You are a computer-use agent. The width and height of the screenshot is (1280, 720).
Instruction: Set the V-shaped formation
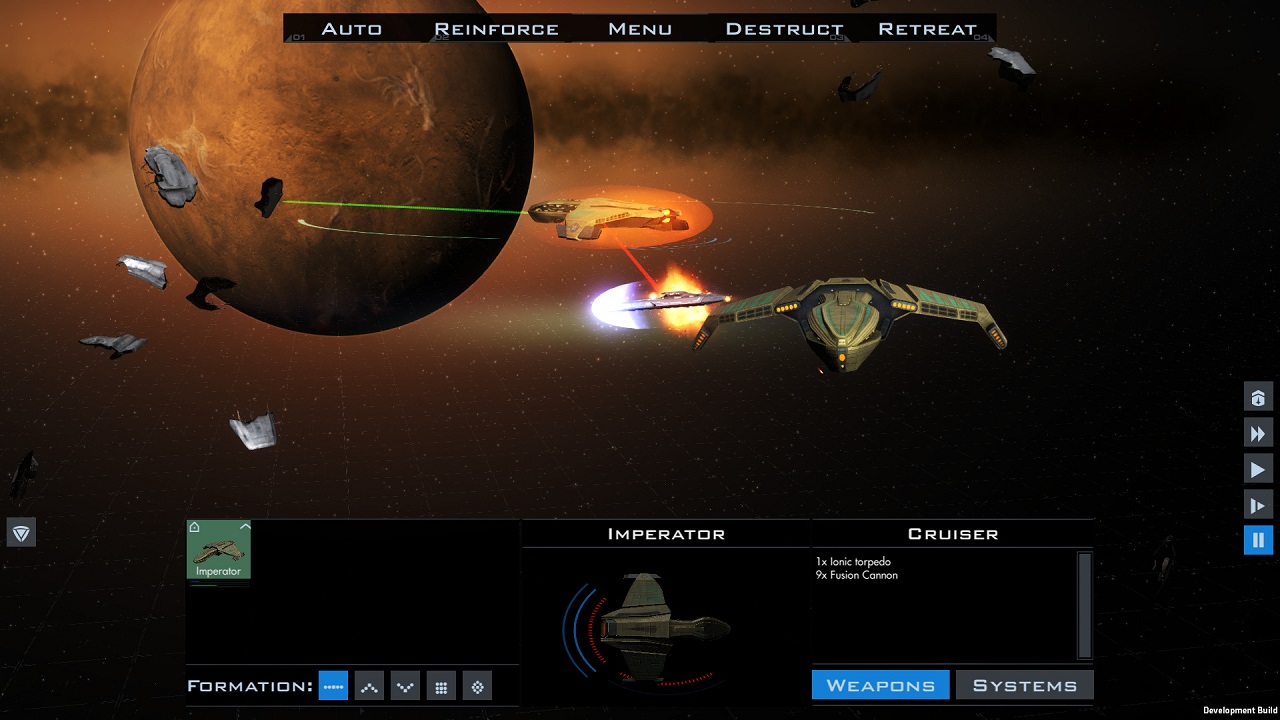click(x=405, y=686)
